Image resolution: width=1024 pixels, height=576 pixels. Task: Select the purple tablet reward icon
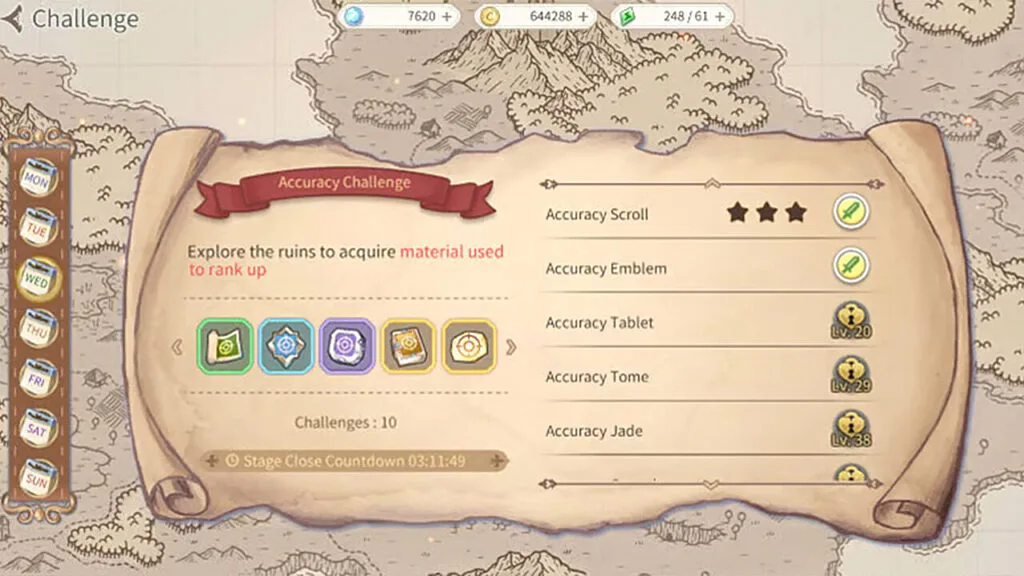(x=347, y=347)
